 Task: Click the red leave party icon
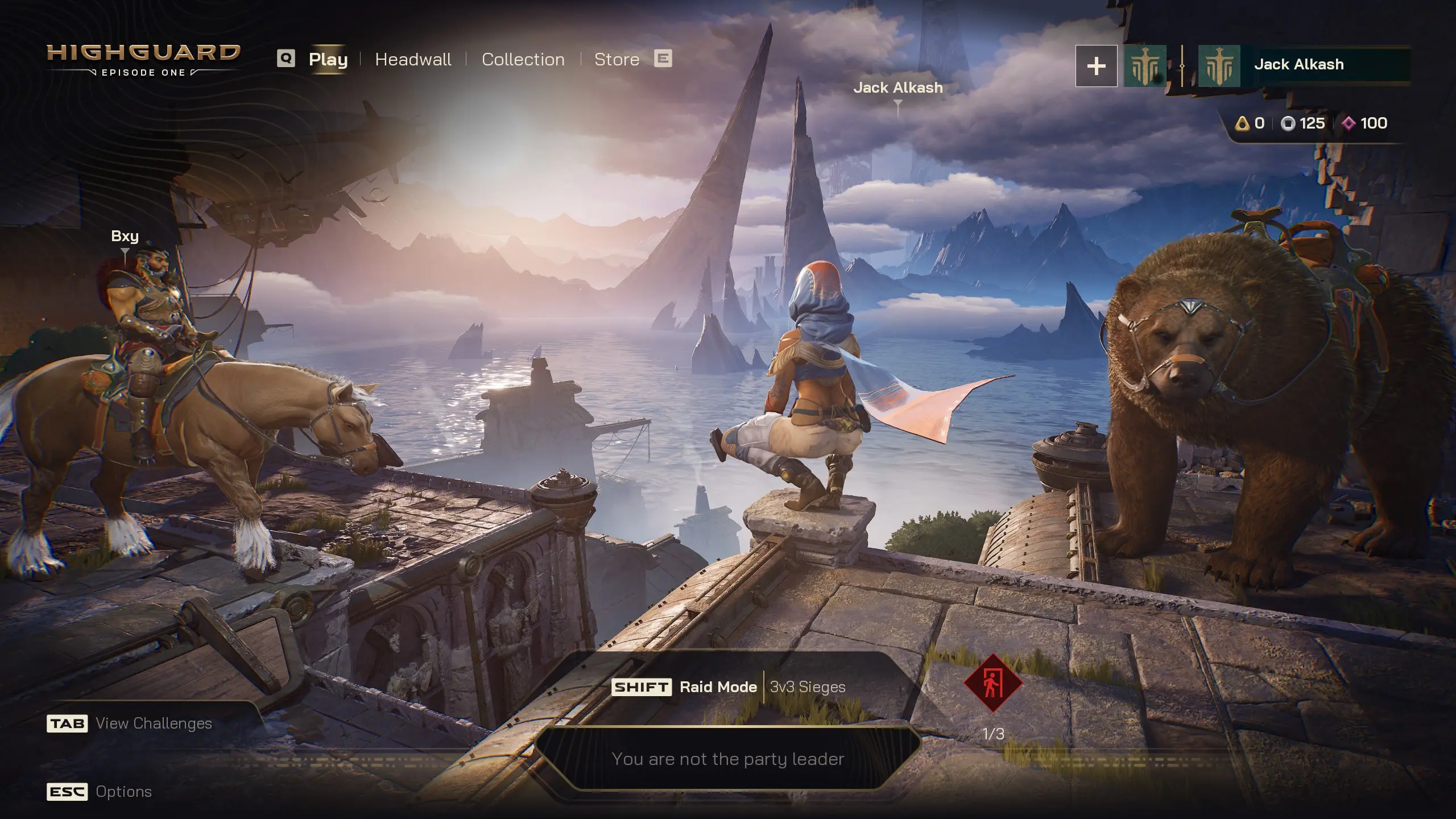click(x=993, y=682)
